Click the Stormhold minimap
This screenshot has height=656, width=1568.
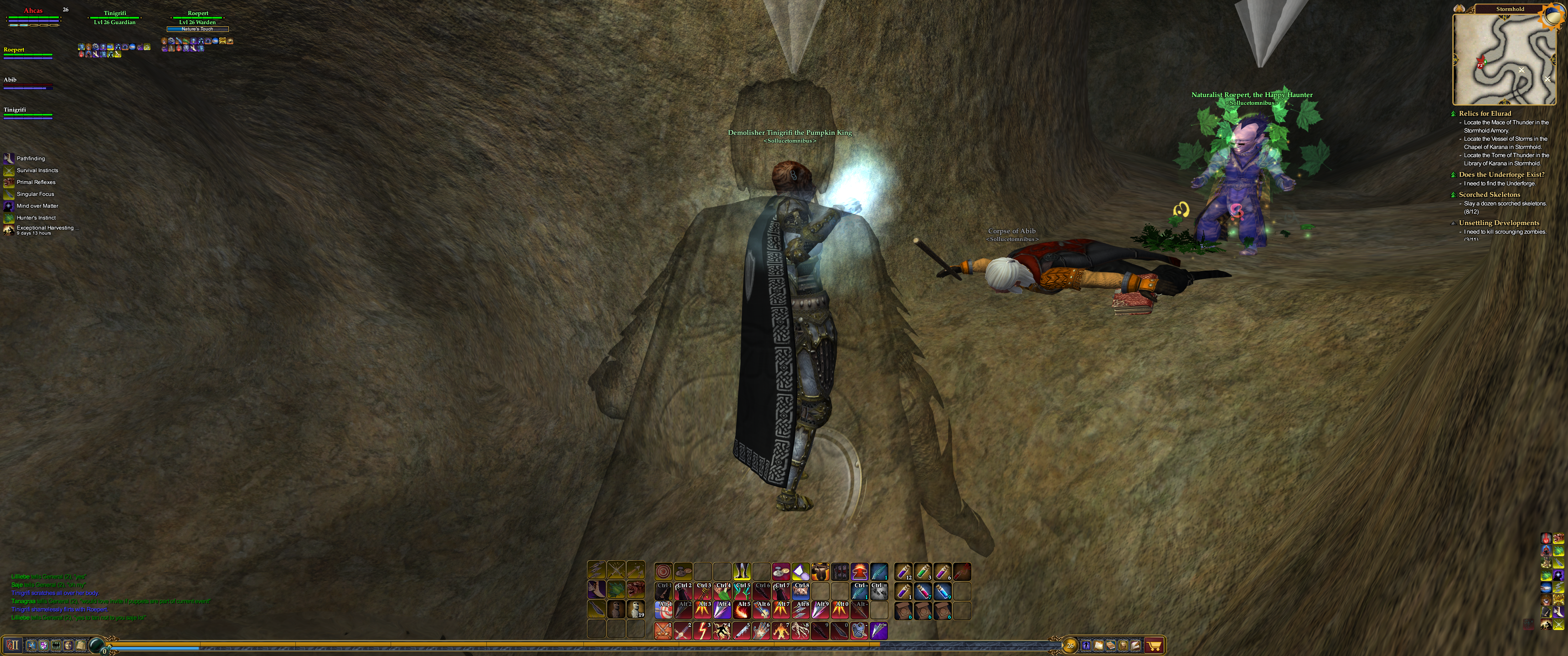point(1503,59)
